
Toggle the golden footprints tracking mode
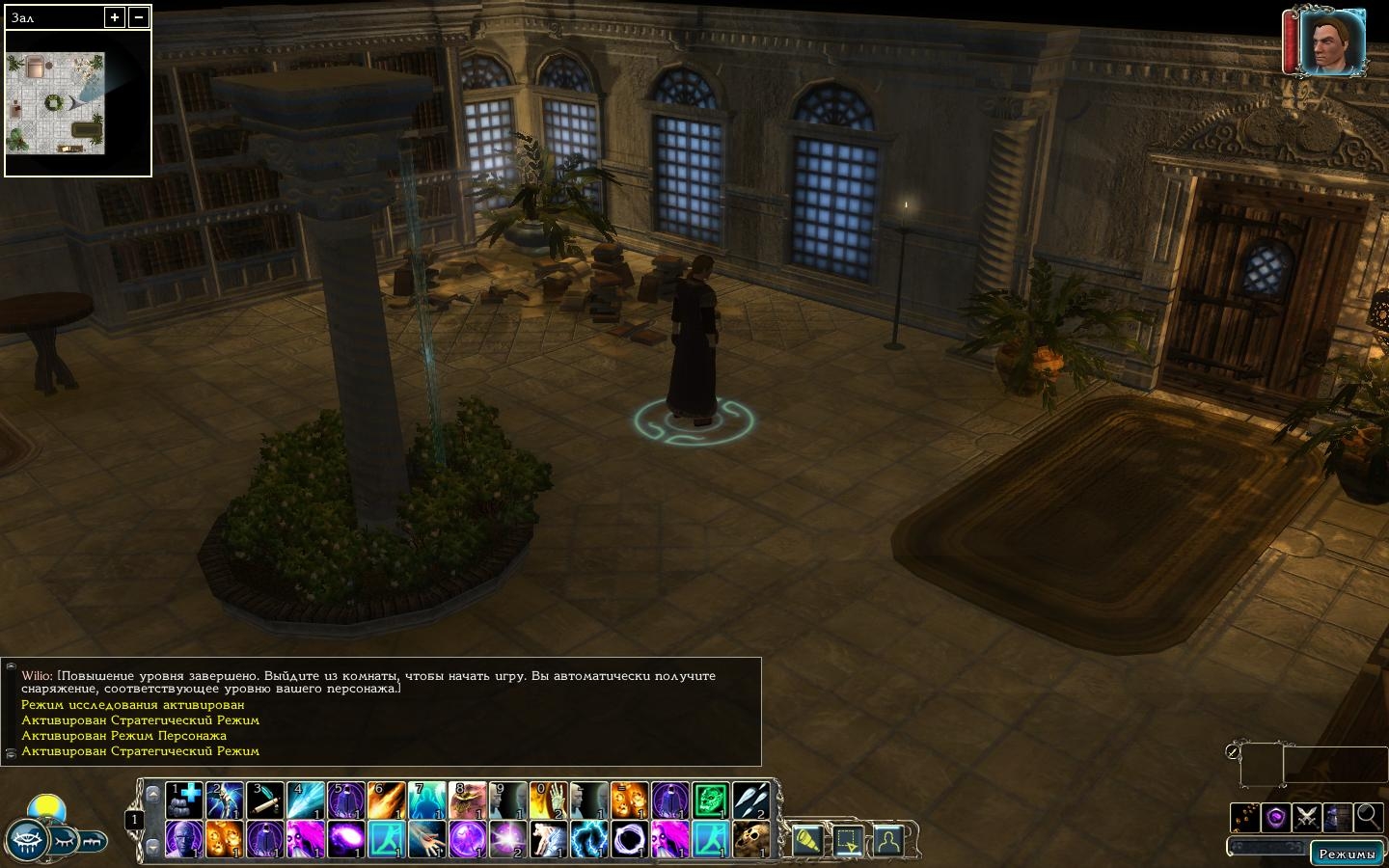click(x=1245, y=817)
